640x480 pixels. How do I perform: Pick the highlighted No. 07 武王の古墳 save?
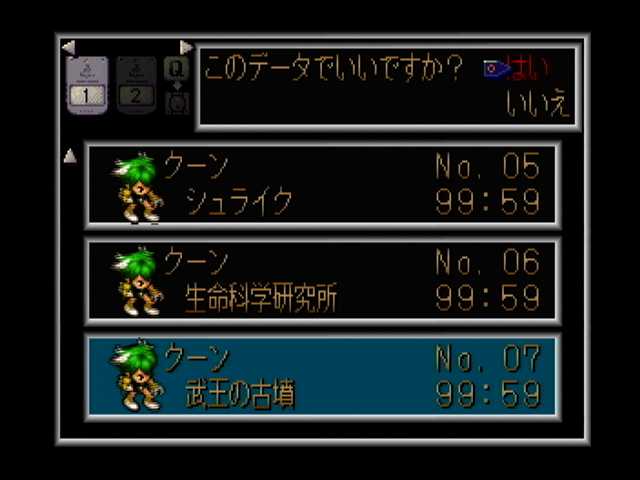tap(322, 375)
